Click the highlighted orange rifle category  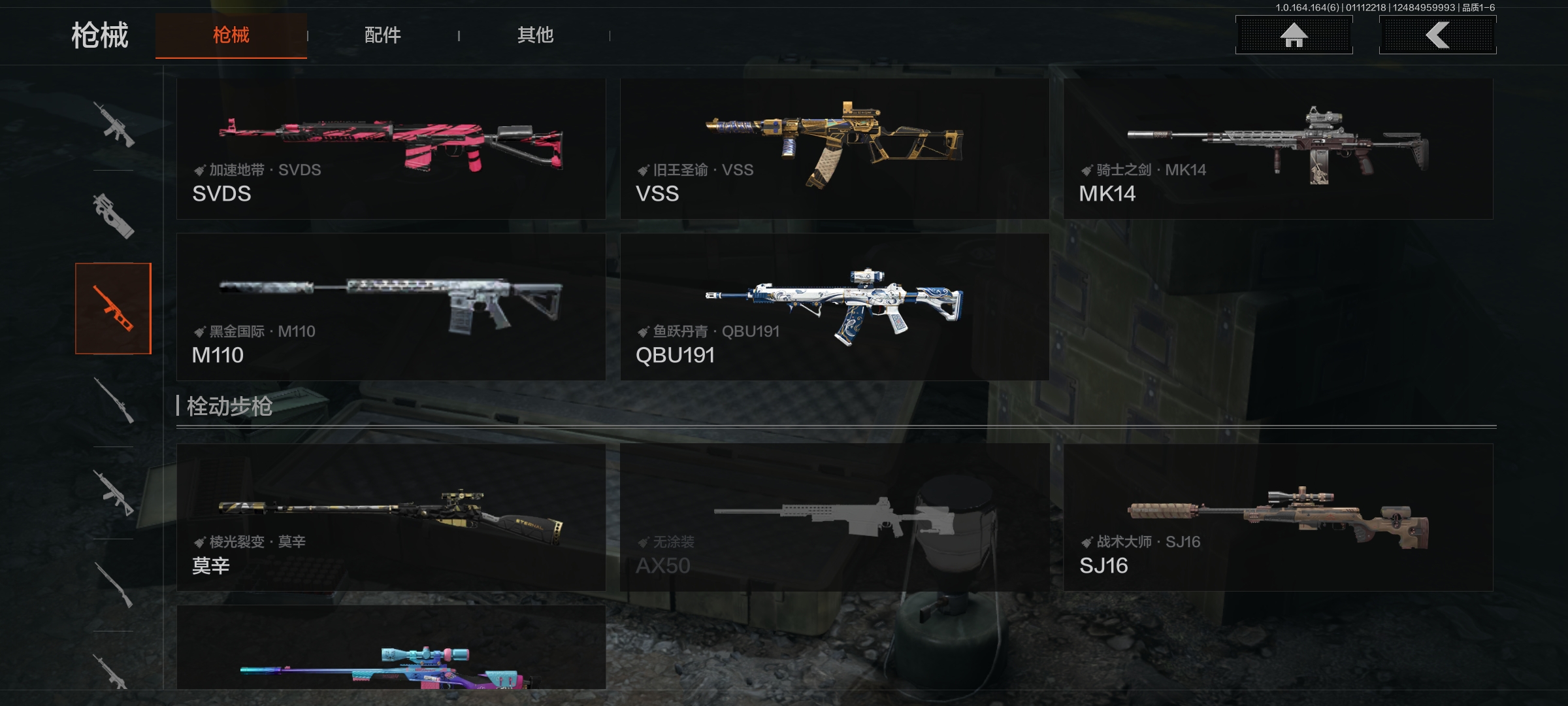point(114,309)
